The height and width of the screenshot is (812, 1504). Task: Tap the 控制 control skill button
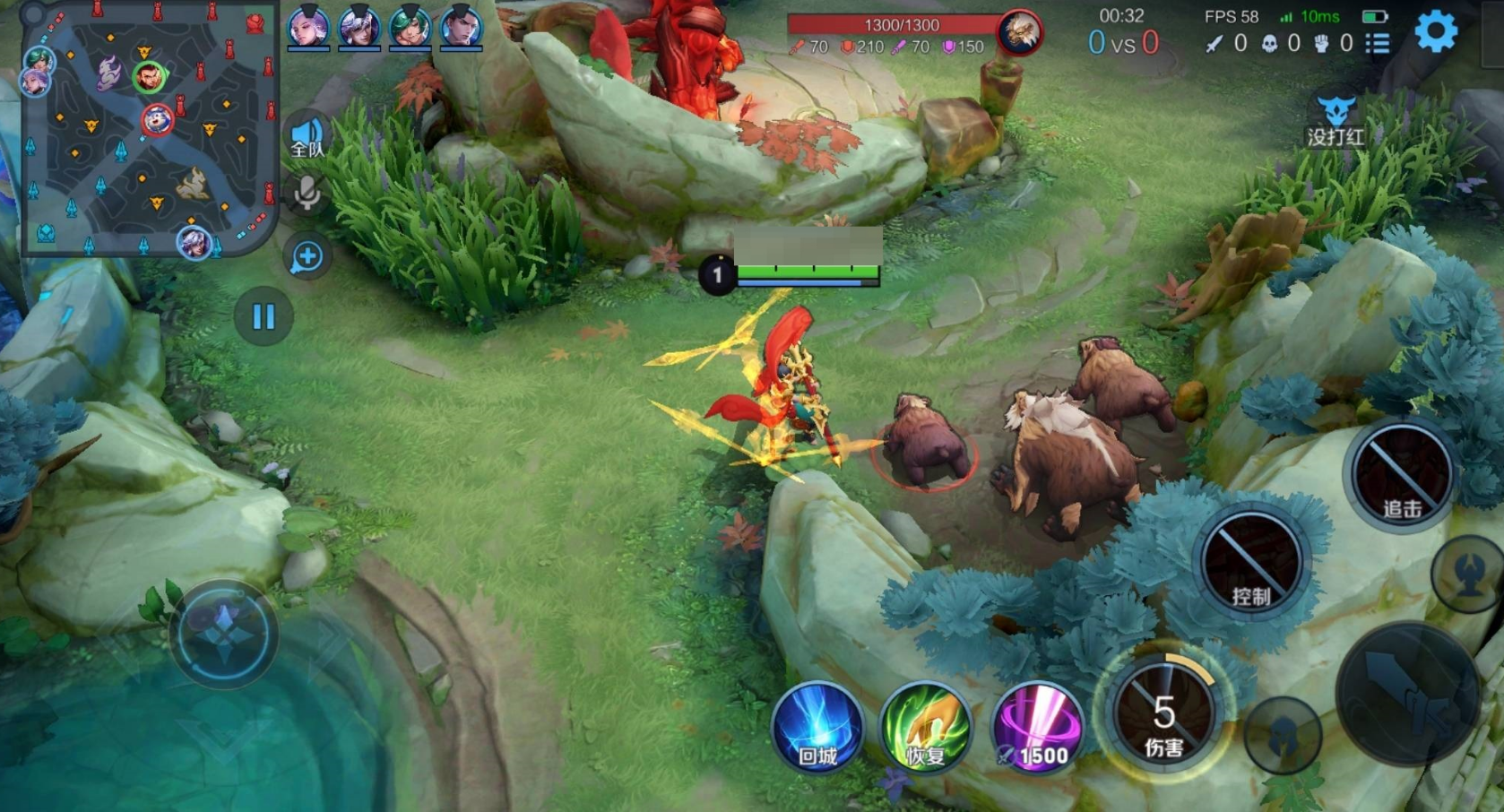[x=1251, y=562]
